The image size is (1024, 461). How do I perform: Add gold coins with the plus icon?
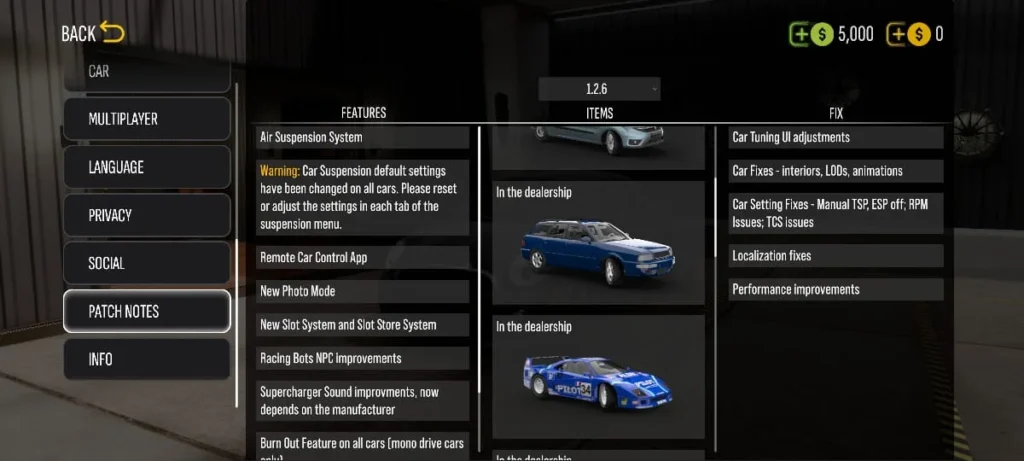pos(898,34)
